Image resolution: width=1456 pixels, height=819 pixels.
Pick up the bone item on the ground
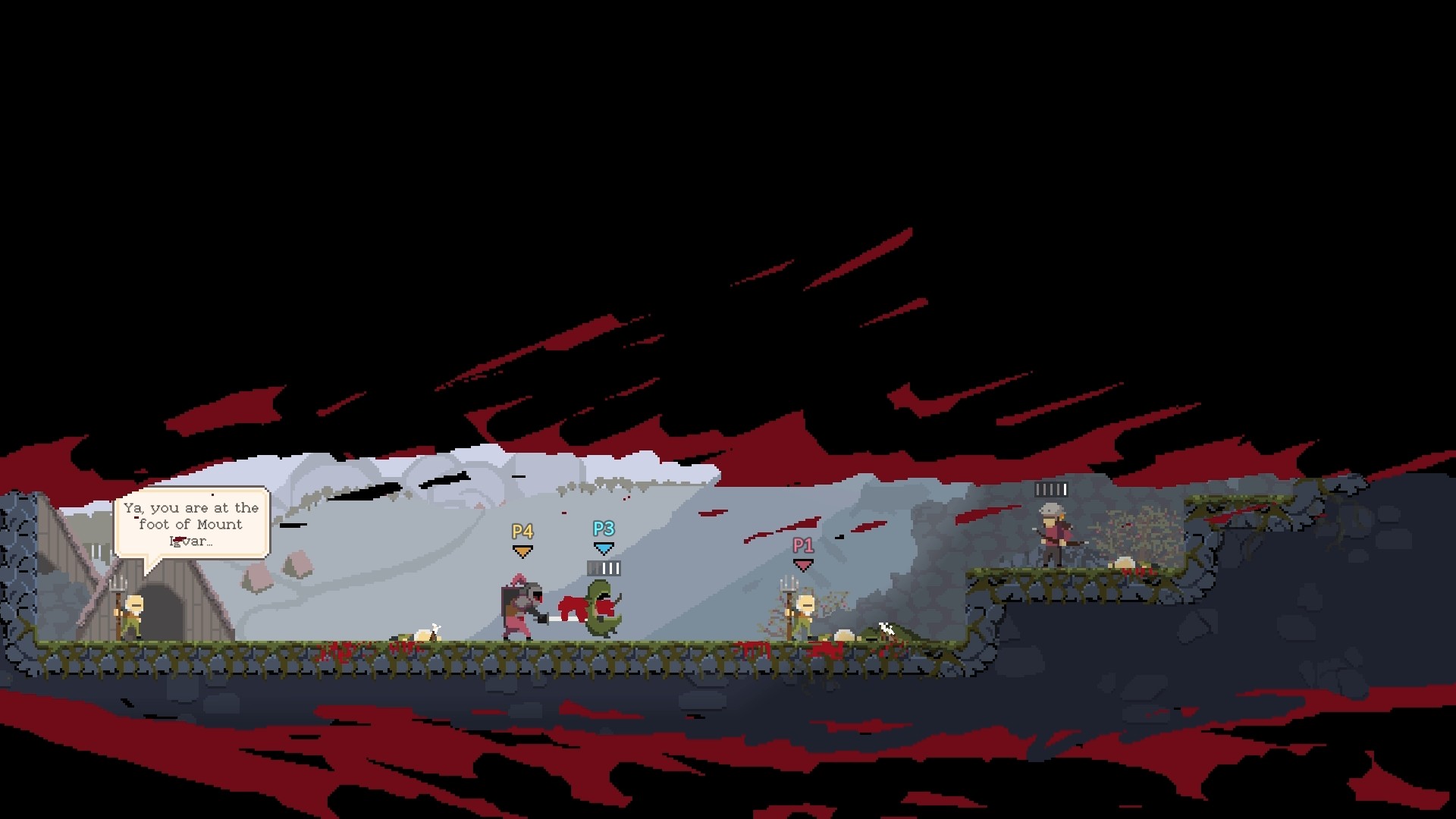point(435,626)
